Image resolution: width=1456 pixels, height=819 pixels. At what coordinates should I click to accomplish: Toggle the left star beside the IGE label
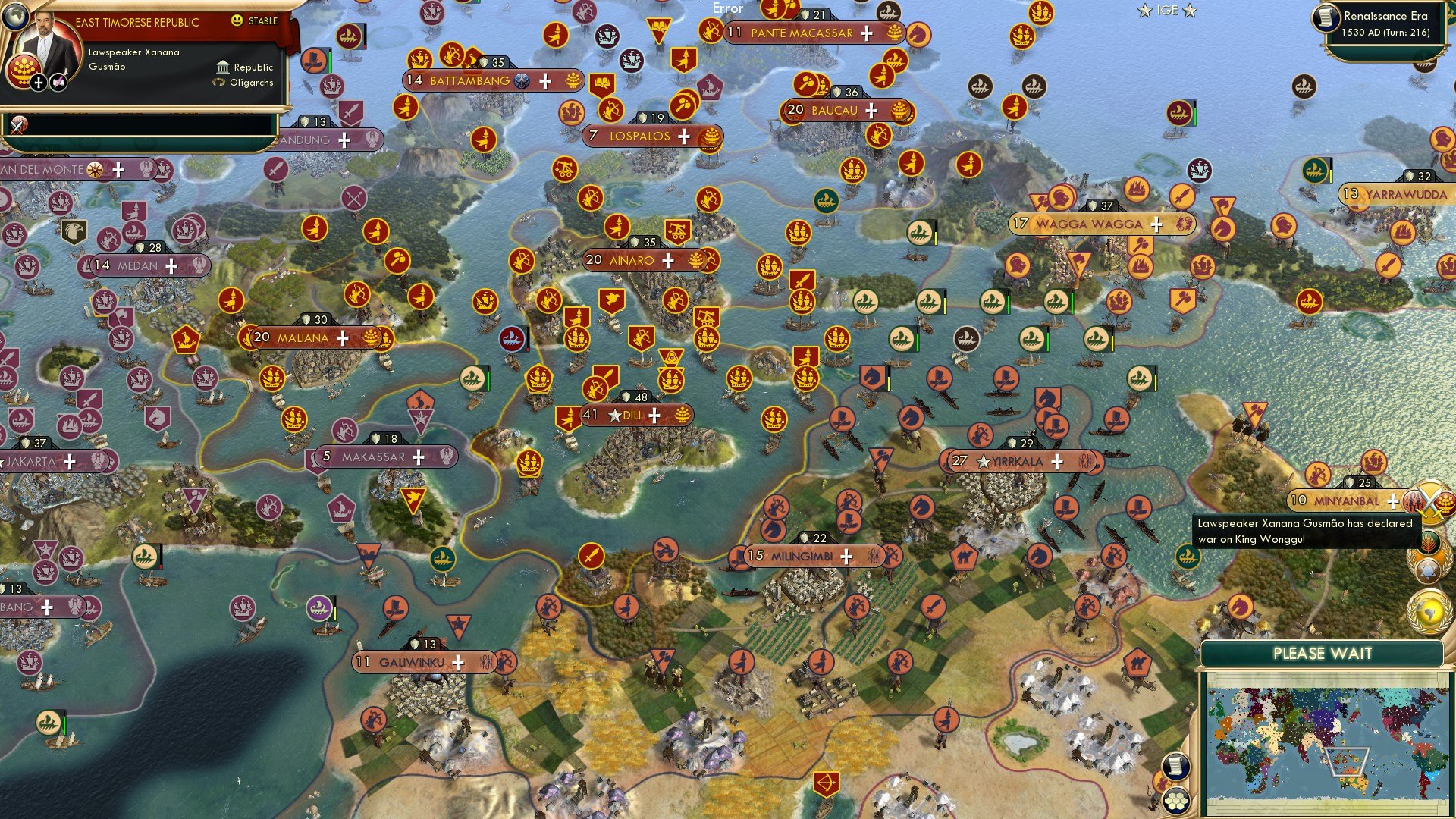(1145, 11)
